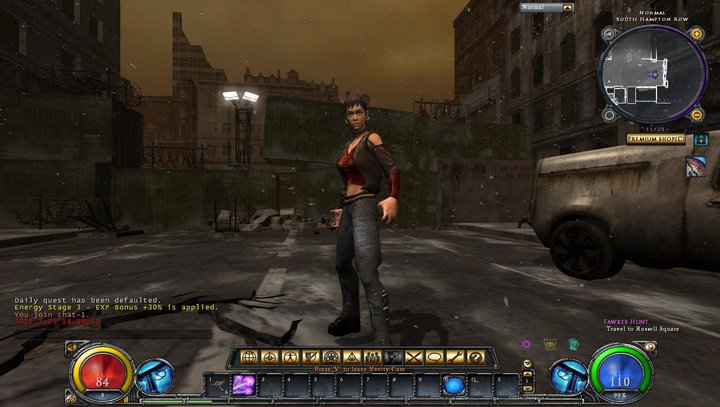Viewport: 720px width, 407px height.
Task: Click the teal helmet icon
Action: pos(573,344)
